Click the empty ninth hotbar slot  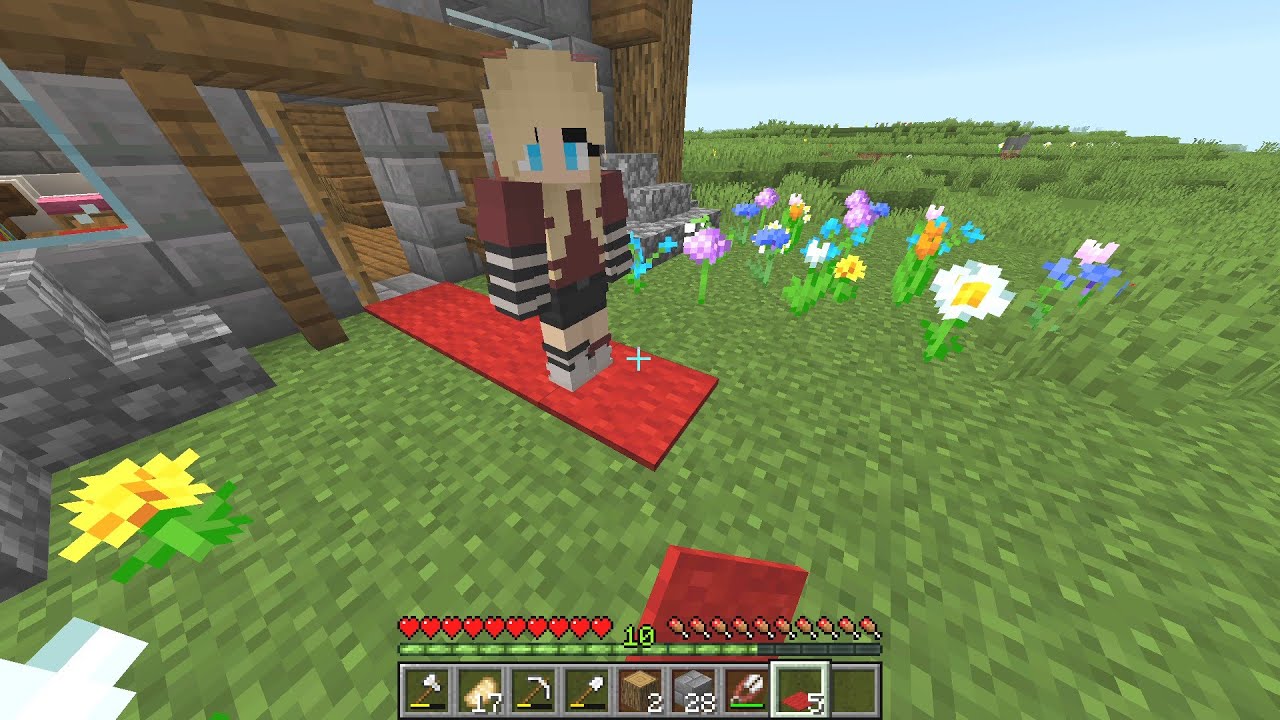855,687
